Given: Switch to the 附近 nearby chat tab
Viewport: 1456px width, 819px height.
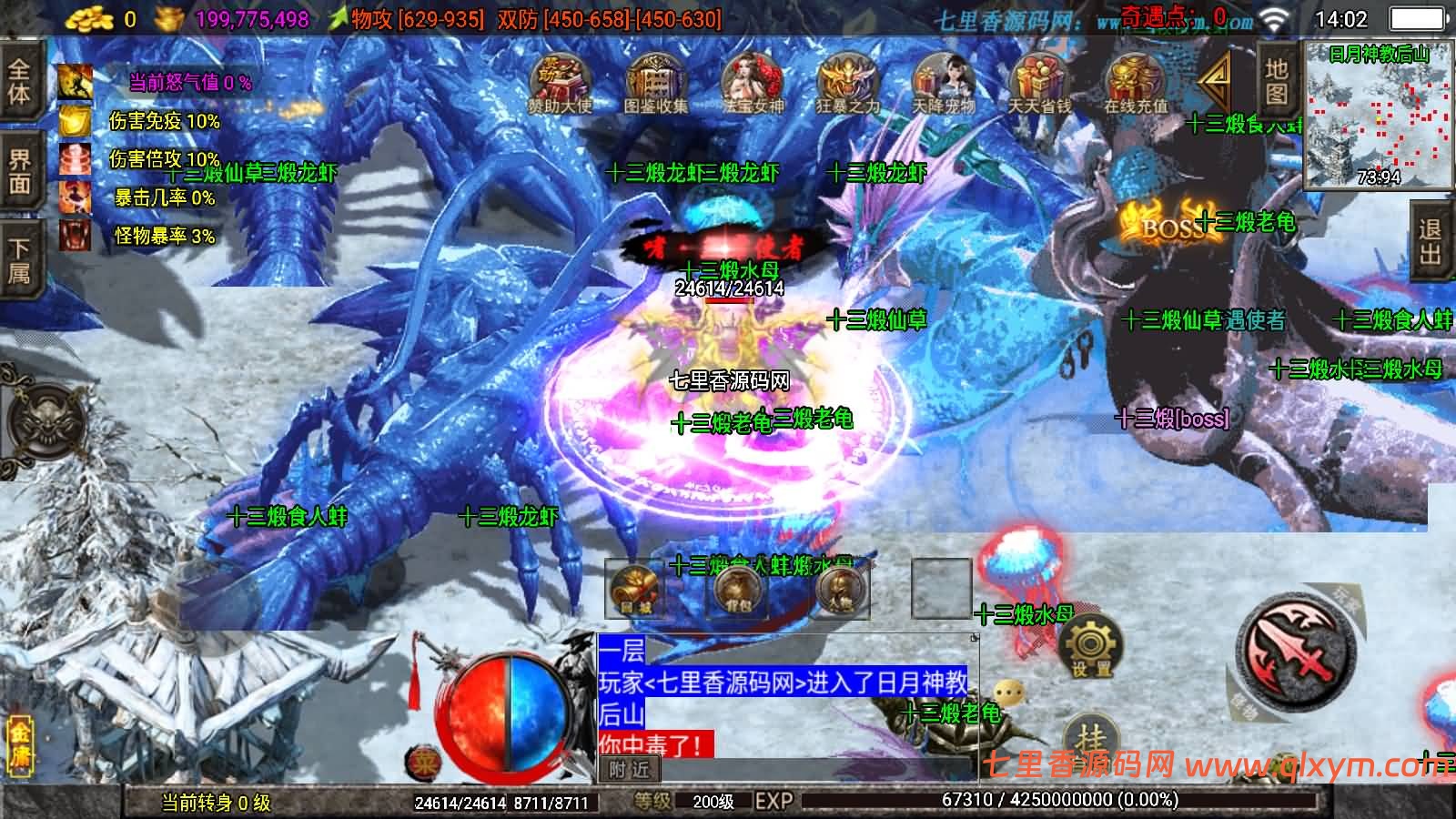Looking at the screenshot, I should tap(628, 771).
